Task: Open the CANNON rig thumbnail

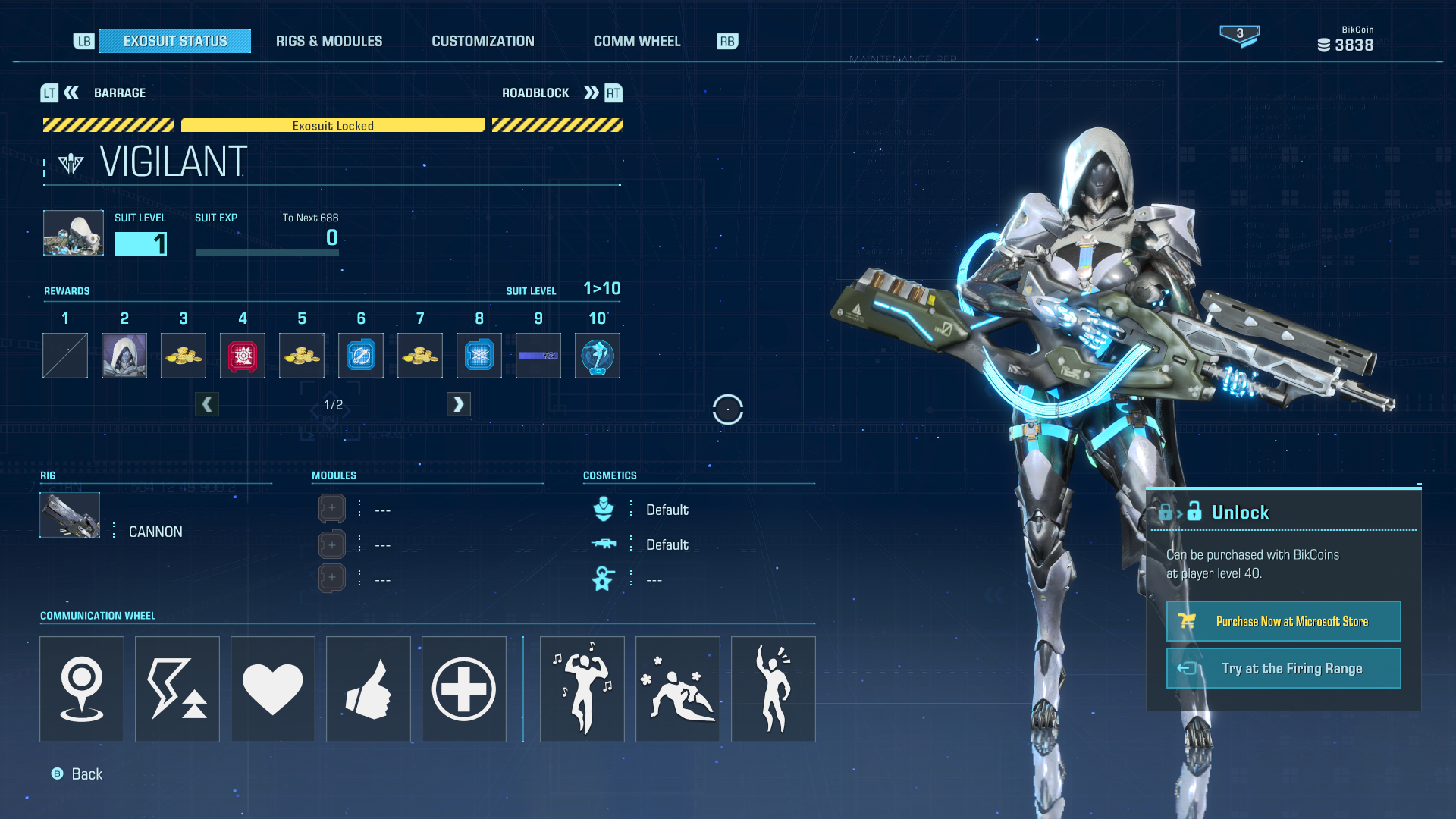Action: (x=69, y=515)
